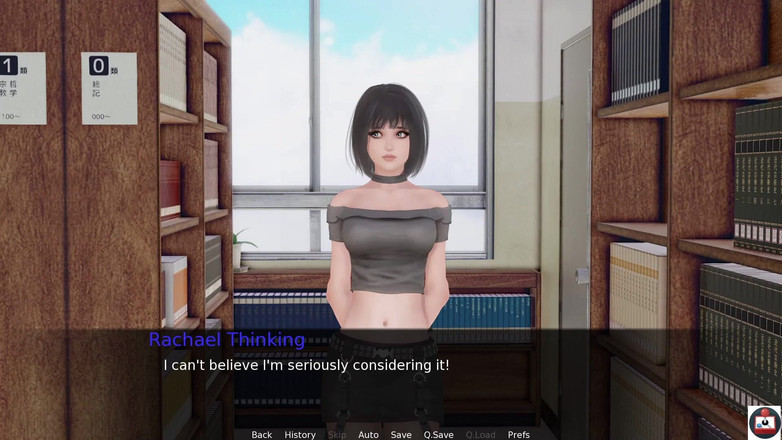The height and width of the screenshot is (440, 782).
Task: Click the red-and-white icon in bottom corner
Action: [x=764, y=422]
